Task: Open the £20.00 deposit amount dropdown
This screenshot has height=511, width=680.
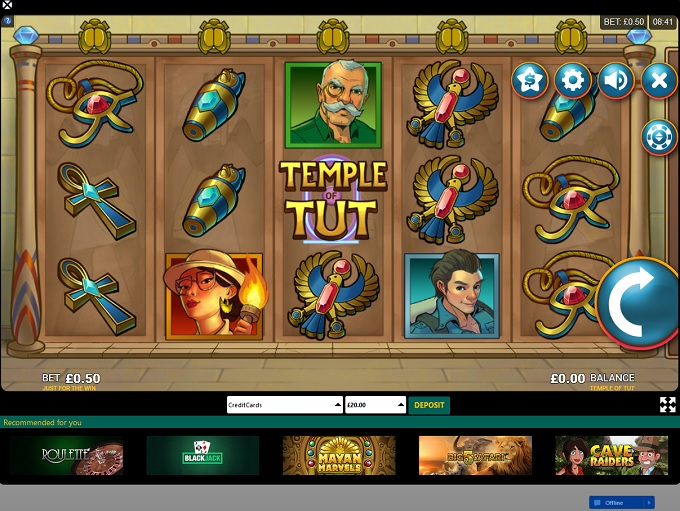Action: click(x=375, y=405)
